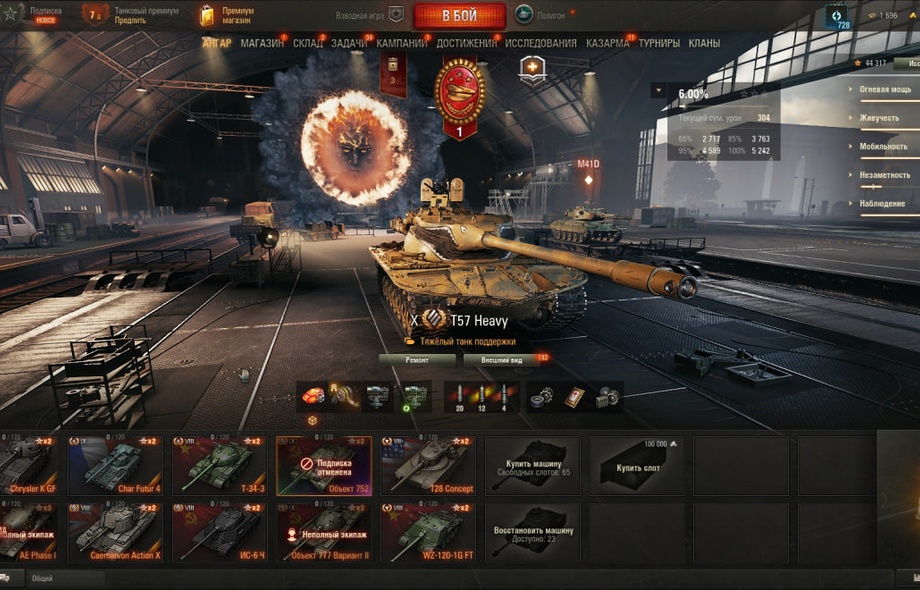Open the КАЗАРМА tab
Viewport: 920px width, 590px height.
(608, 44)
